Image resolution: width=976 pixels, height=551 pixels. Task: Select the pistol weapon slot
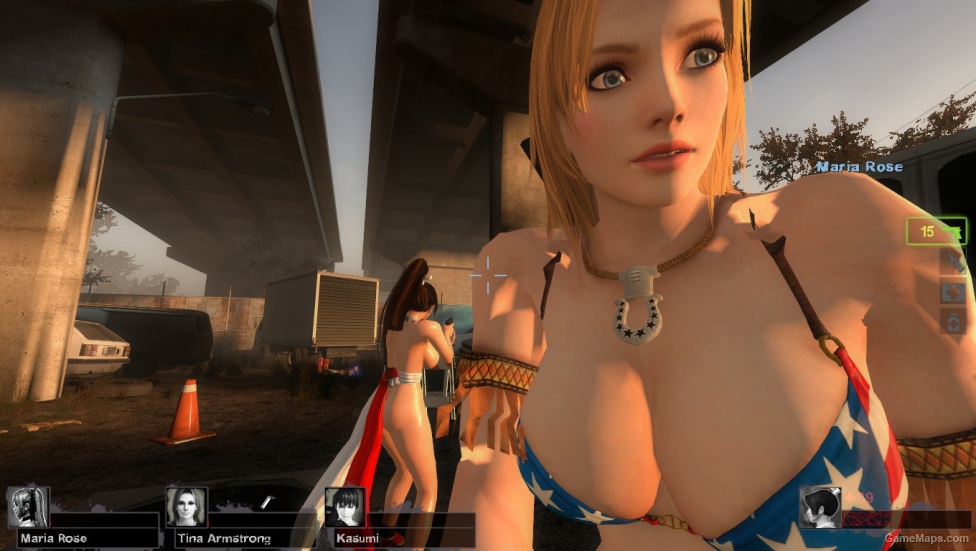(x=937, y=231)
